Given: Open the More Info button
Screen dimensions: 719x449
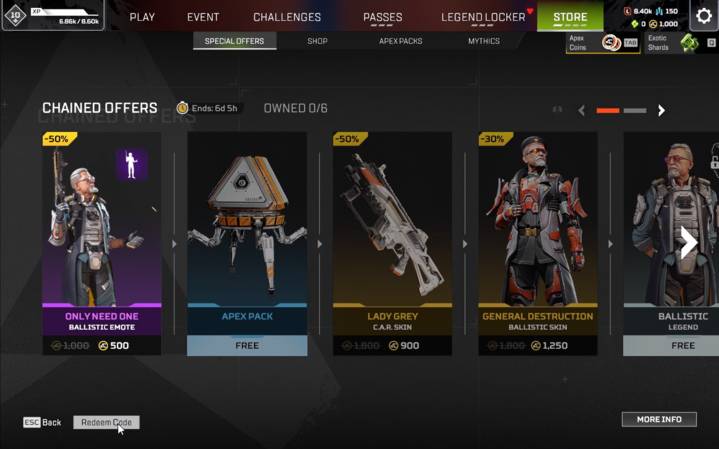Looking at the screenshot, I should pos(659,419).
